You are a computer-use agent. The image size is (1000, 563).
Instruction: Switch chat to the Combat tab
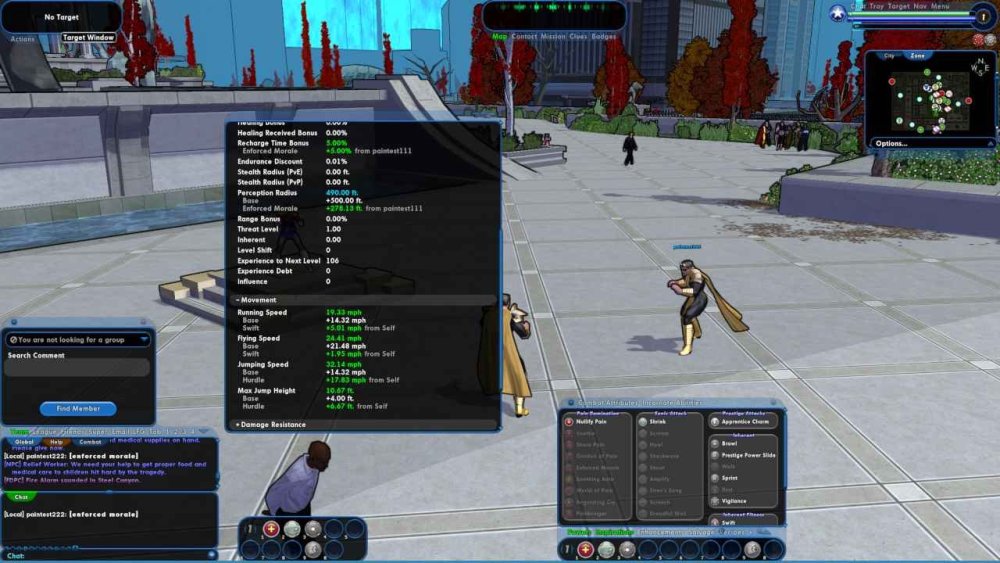point(90,442)
